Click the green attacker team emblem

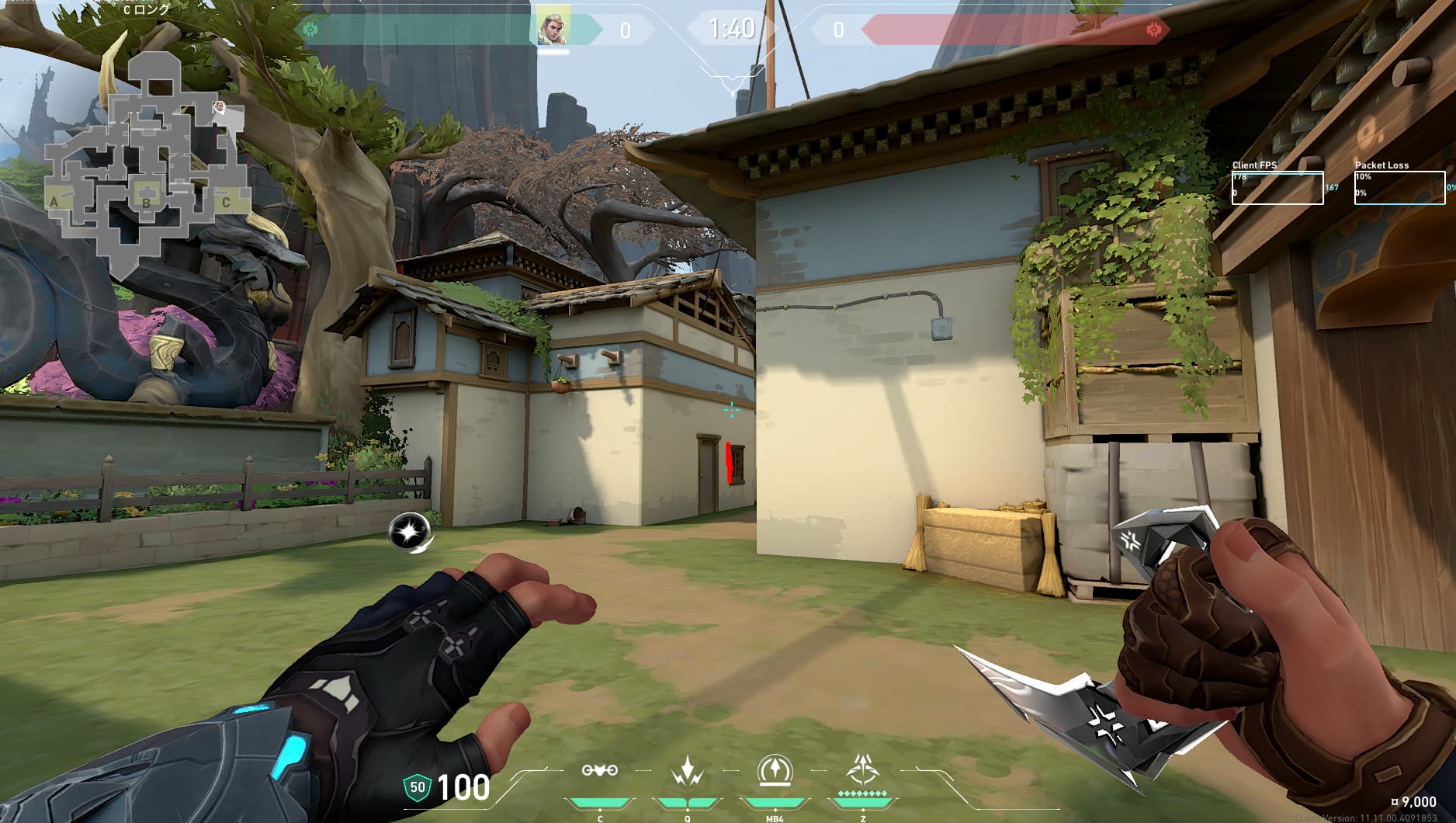(310, 30)
